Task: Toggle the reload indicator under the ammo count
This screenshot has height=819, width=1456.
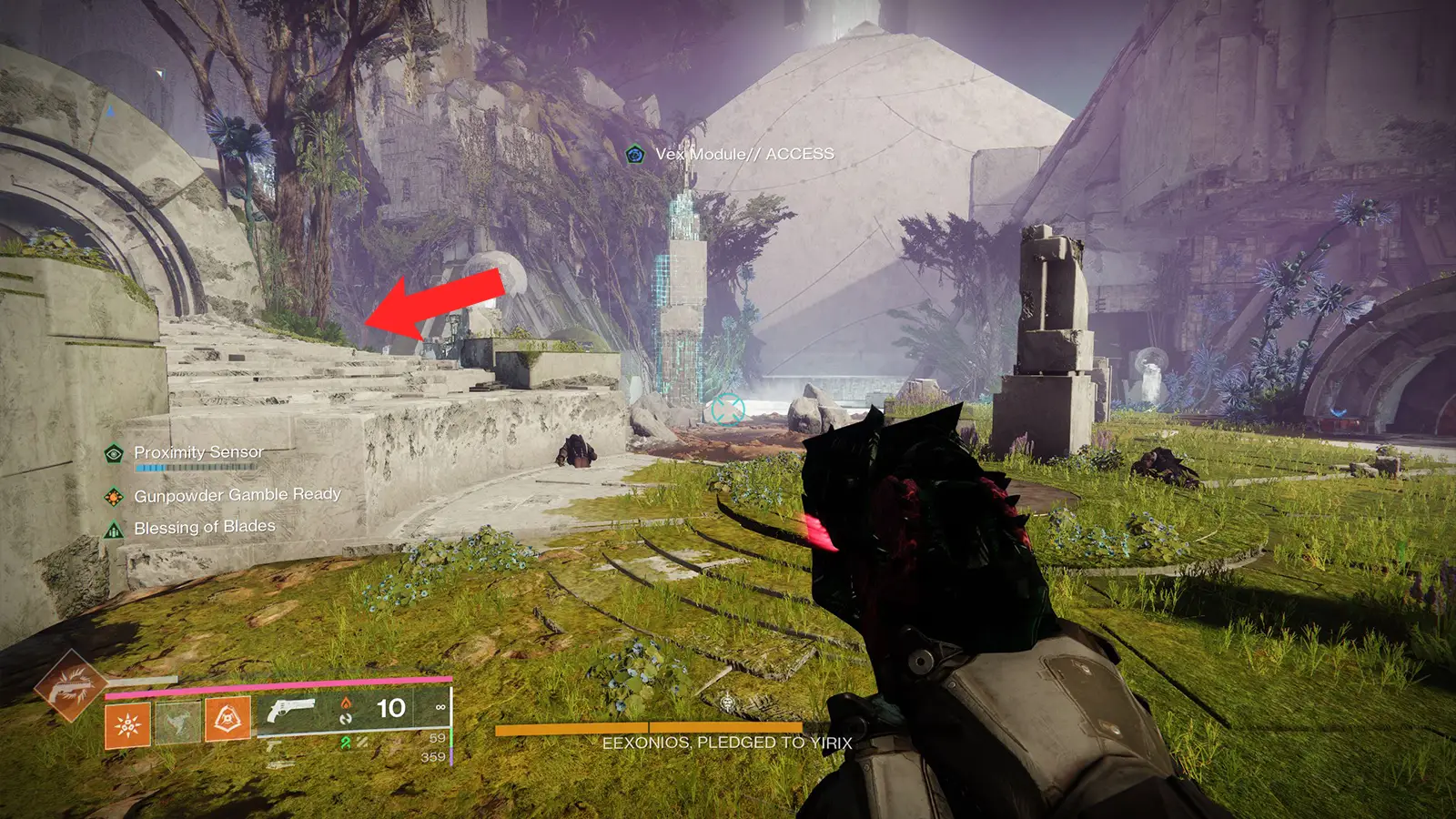Action: click(x=346, y=719)
